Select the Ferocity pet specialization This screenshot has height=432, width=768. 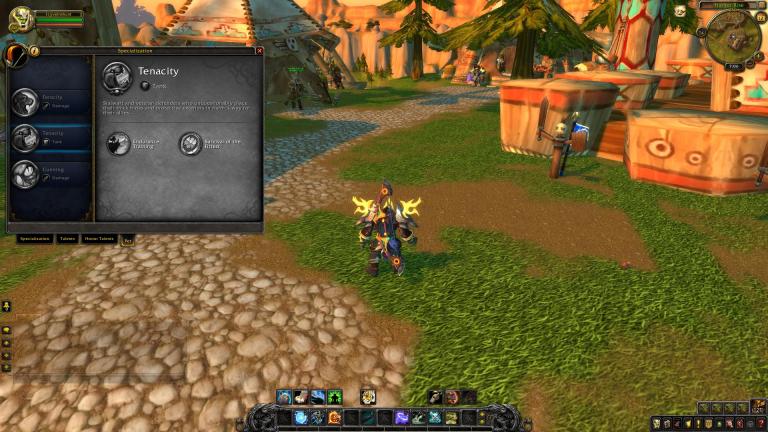pos(50,101)
